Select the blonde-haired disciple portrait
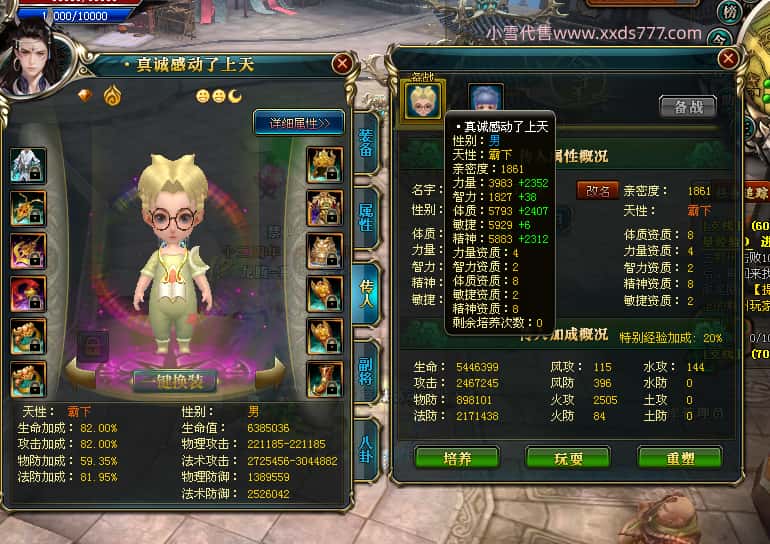This screenshot has height=544, width=770. 422,100
